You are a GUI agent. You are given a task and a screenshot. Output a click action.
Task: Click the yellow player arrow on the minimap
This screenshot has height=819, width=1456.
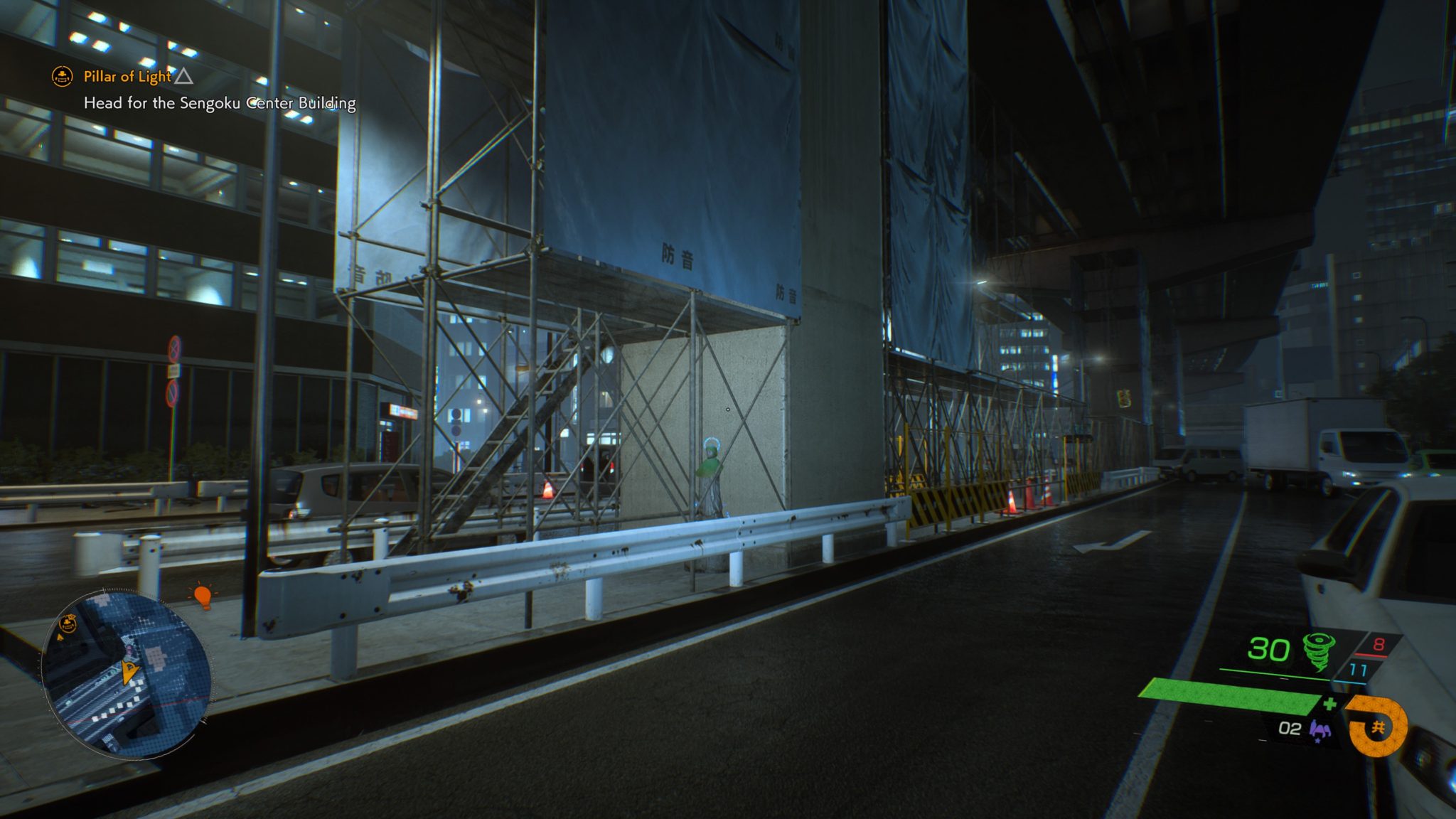pyautogui.click(x=130, y=672)
